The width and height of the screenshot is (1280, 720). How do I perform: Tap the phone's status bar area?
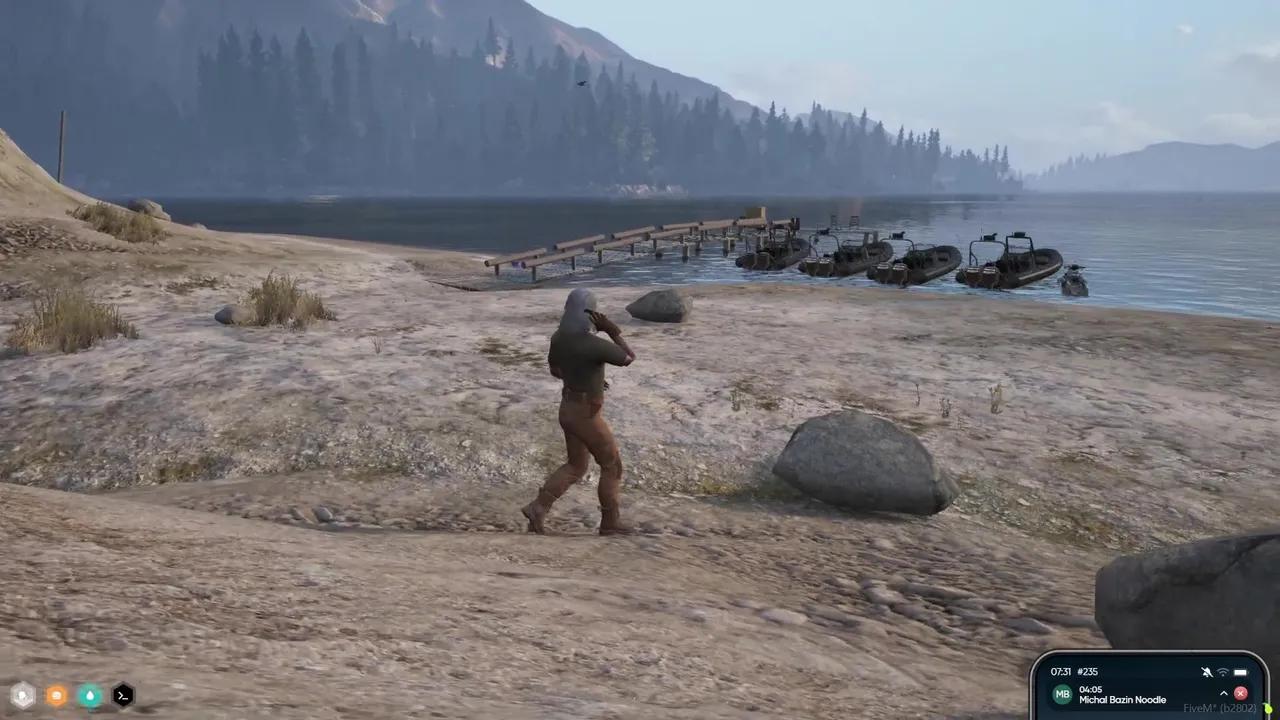[x=1150, y=671]
